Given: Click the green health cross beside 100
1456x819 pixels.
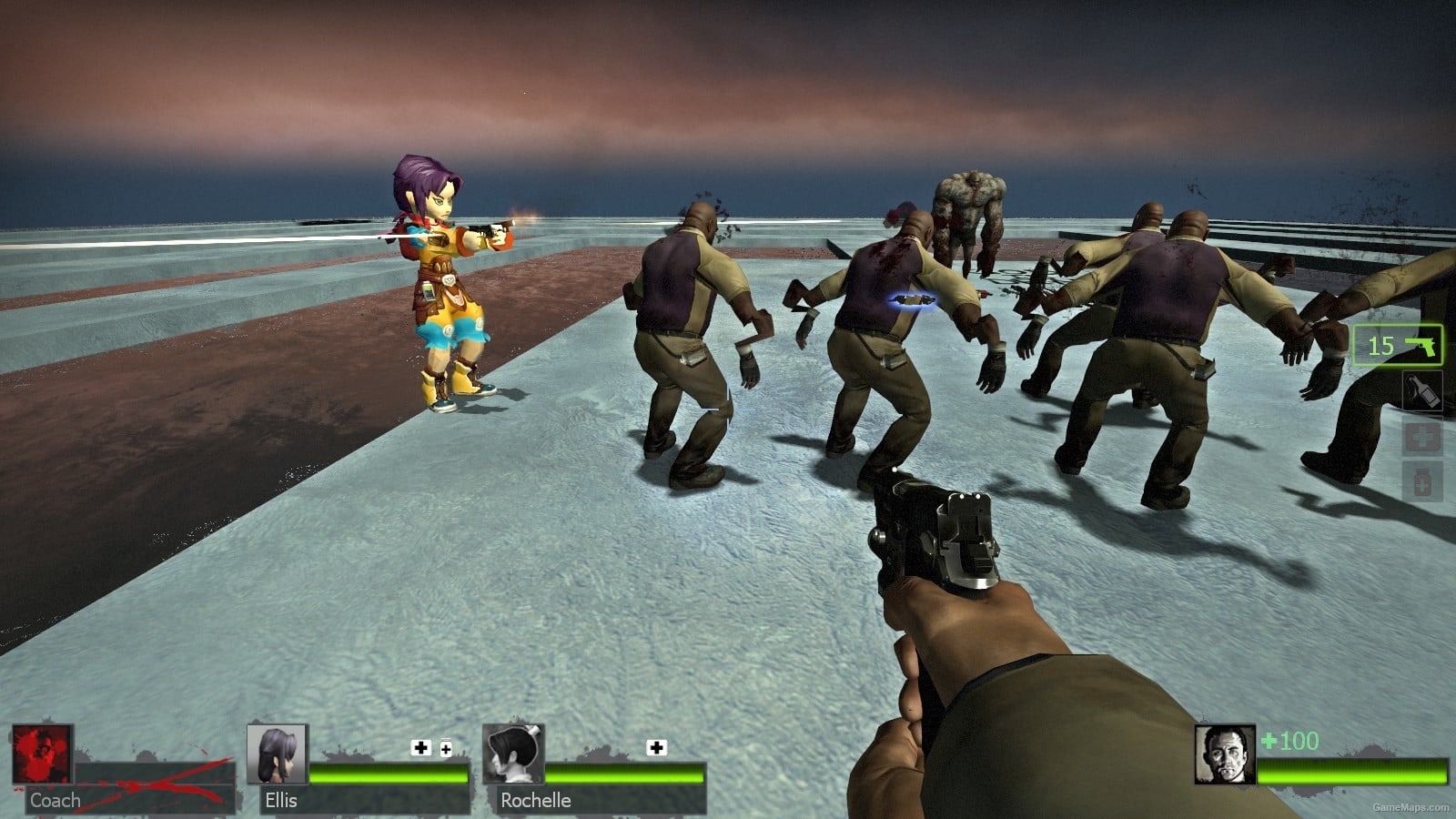Looking at the screenshot, I should tap(1267, 741).
